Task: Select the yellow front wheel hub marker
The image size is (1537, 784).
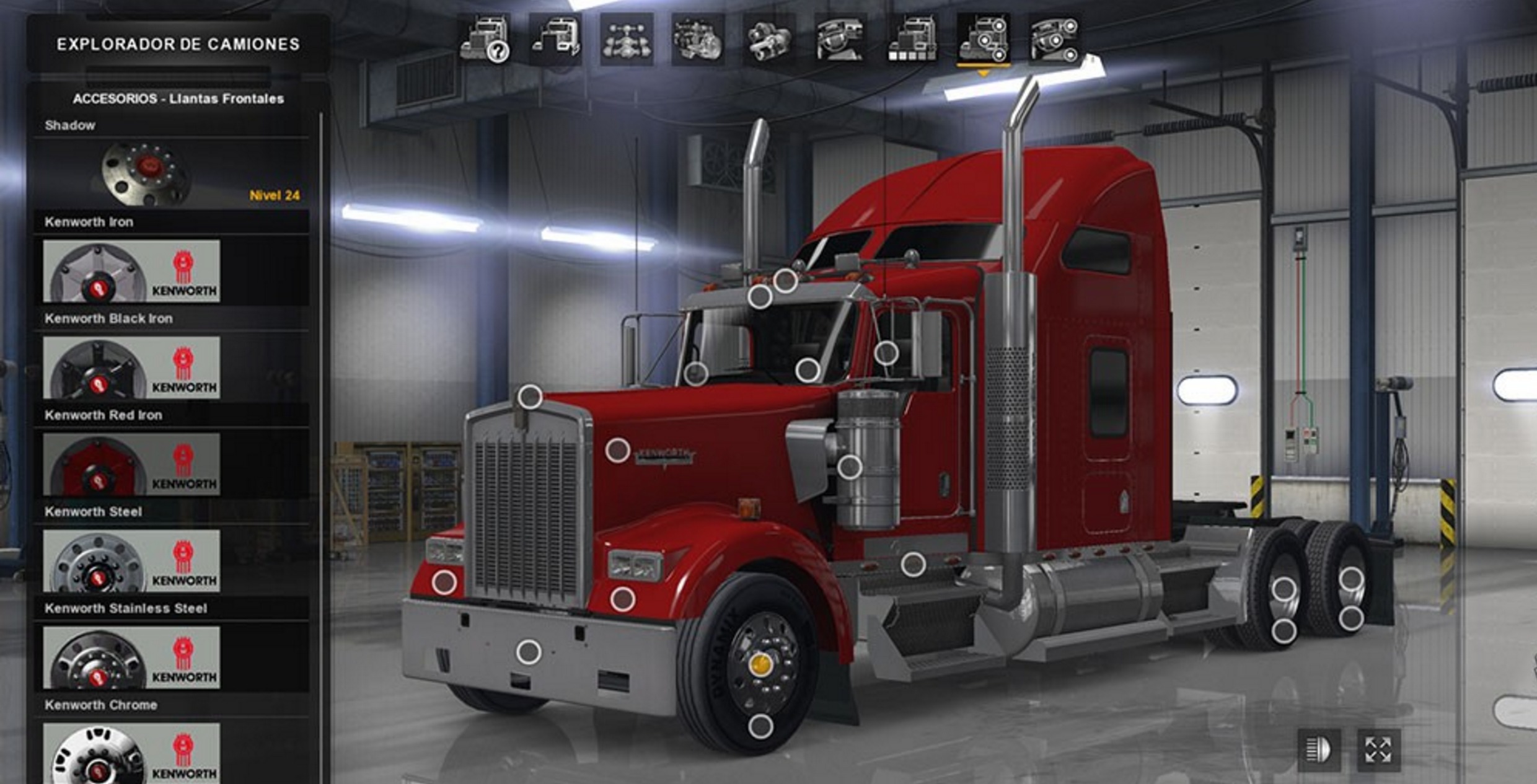Action: tap(760, 665)
